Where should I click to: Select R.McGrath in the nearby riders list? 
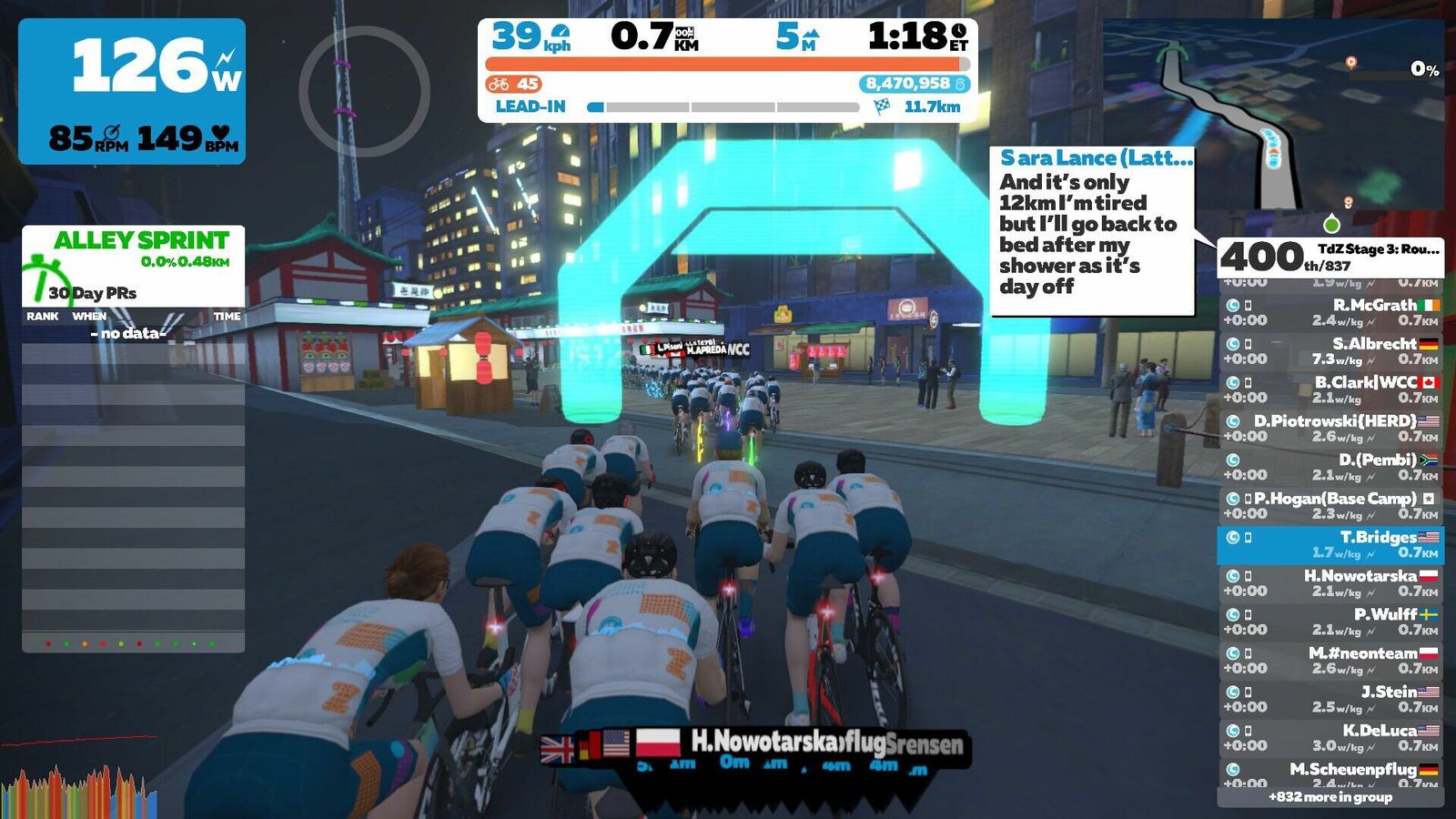click(x=1330, y=312)
